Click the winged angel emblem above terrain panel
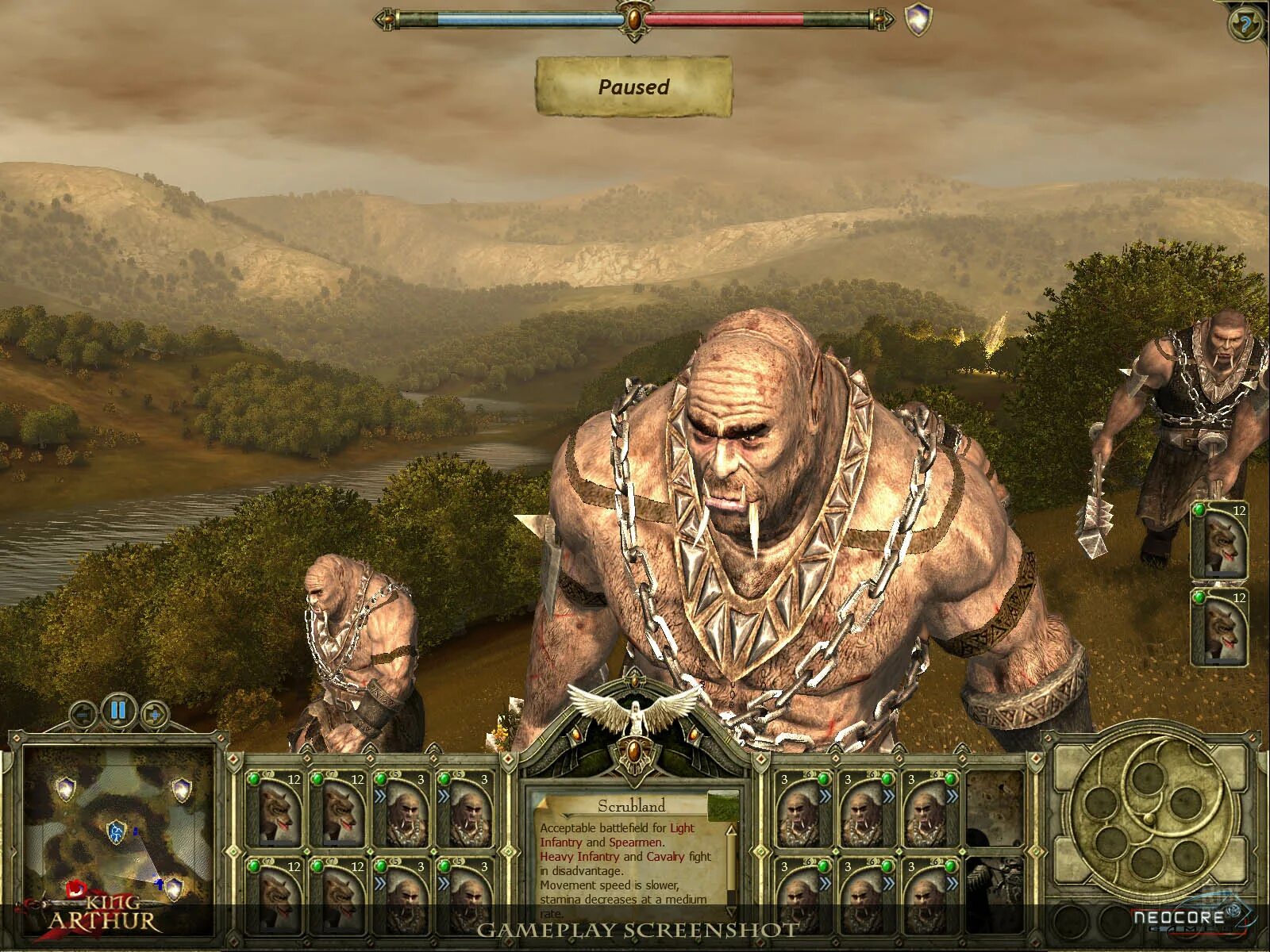 pos(635,706)
